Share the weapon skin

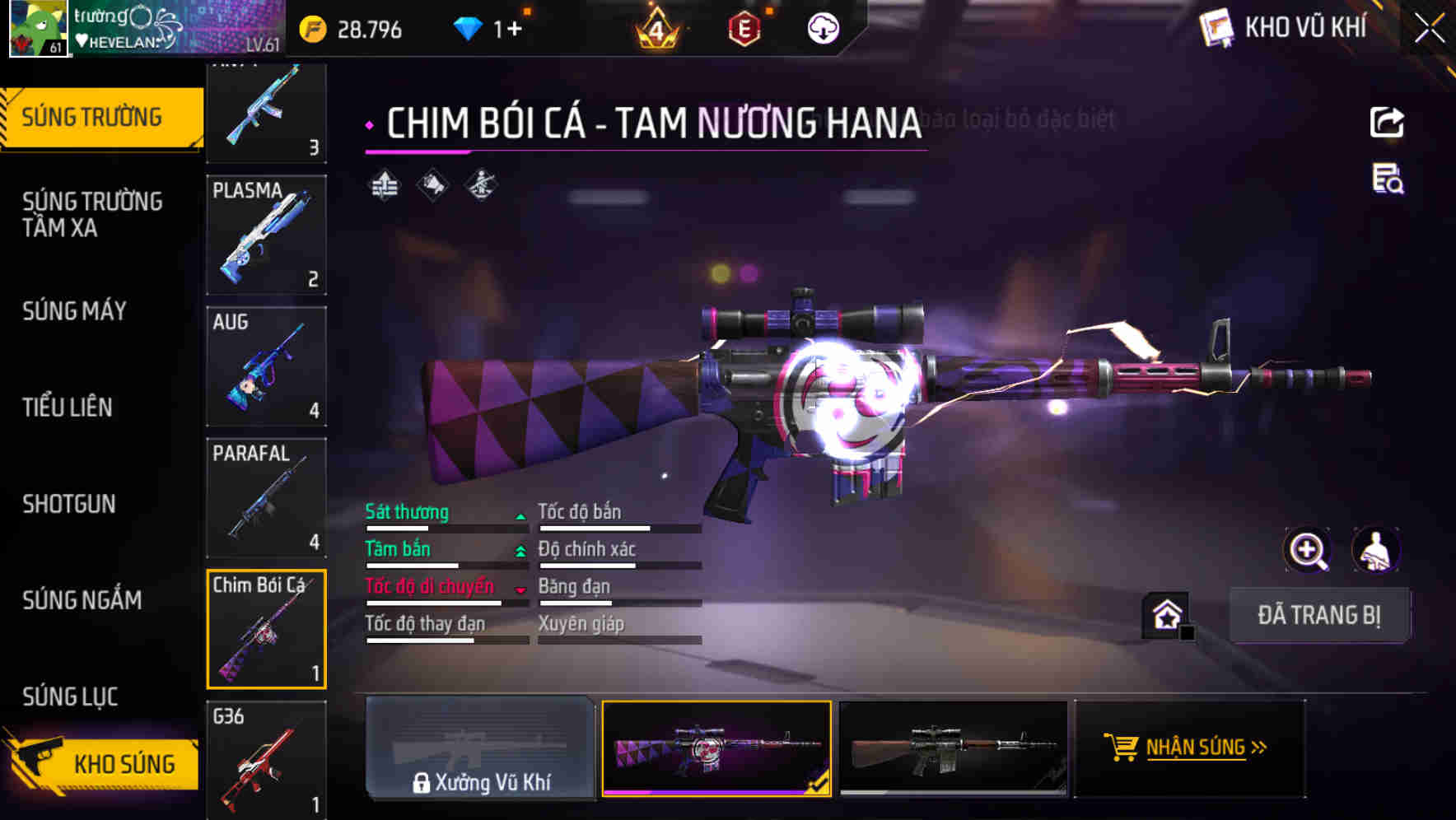(x=1387, y=123)
